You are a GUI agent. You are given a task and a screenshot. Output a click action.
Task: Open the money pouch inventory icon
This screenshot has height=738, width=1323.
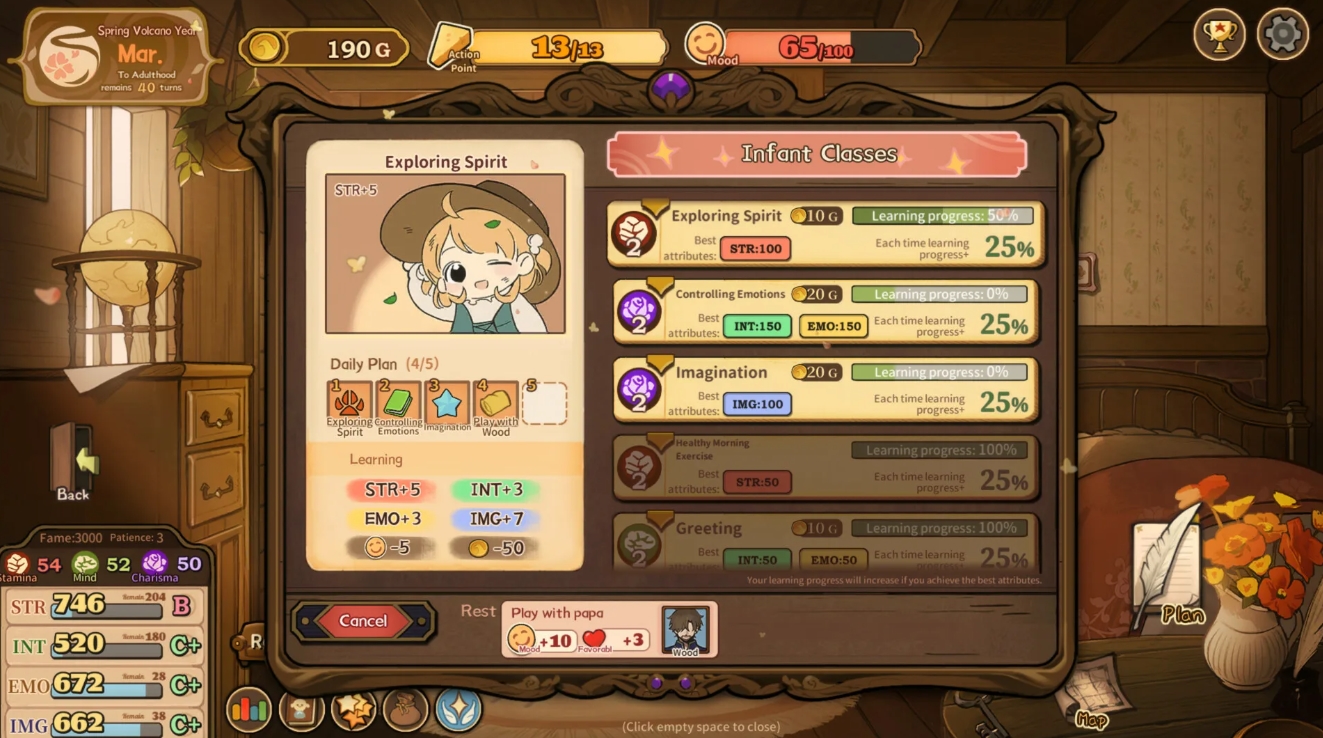(x=405, y=710)
